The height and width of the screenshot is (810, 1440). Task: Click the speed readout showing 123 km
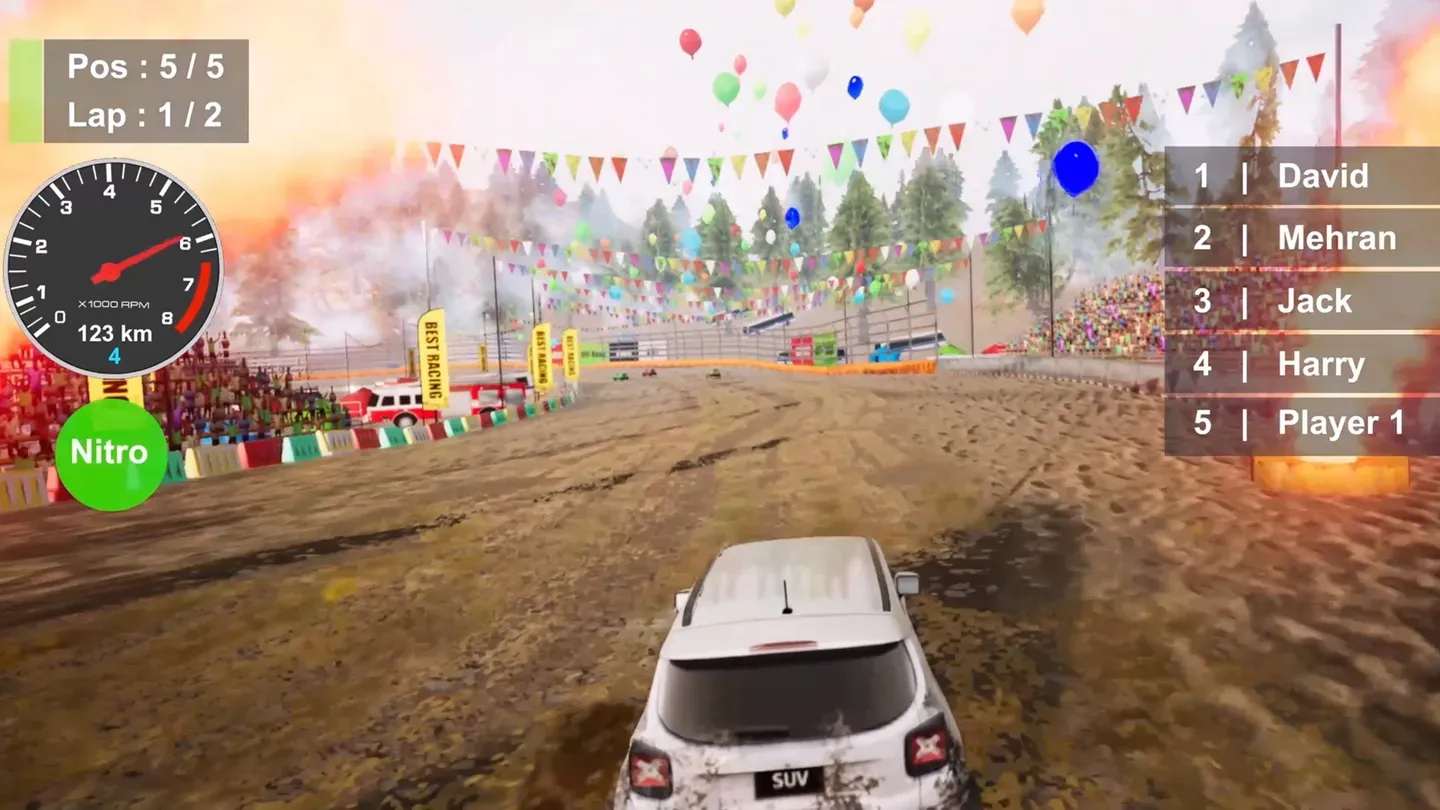[113, 333]
